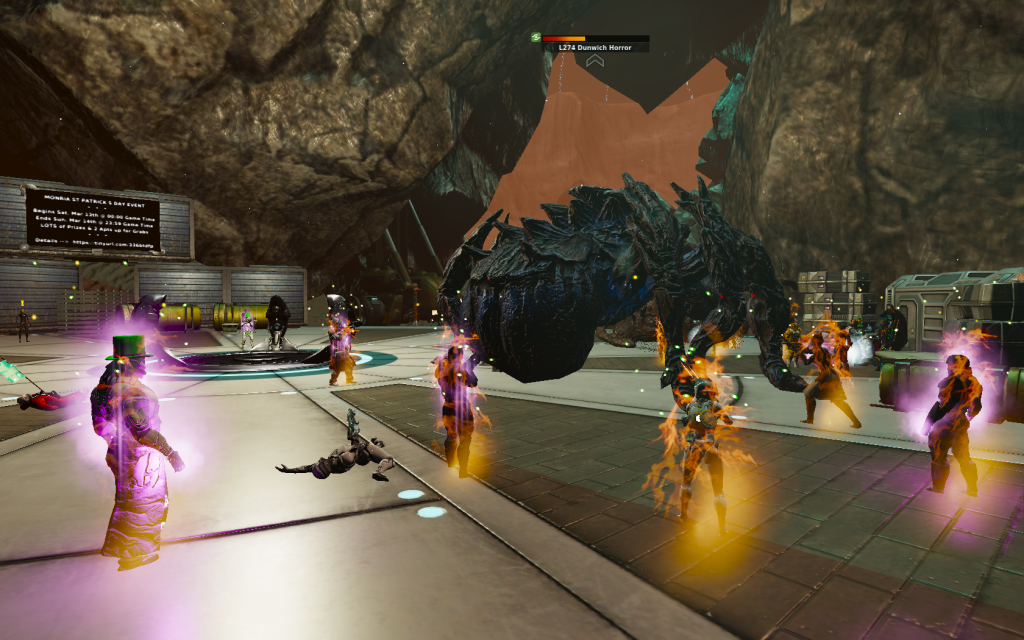Click the green icon beside the boss health bar
This screenshot has height=640, width=1024.
(536, 37)
